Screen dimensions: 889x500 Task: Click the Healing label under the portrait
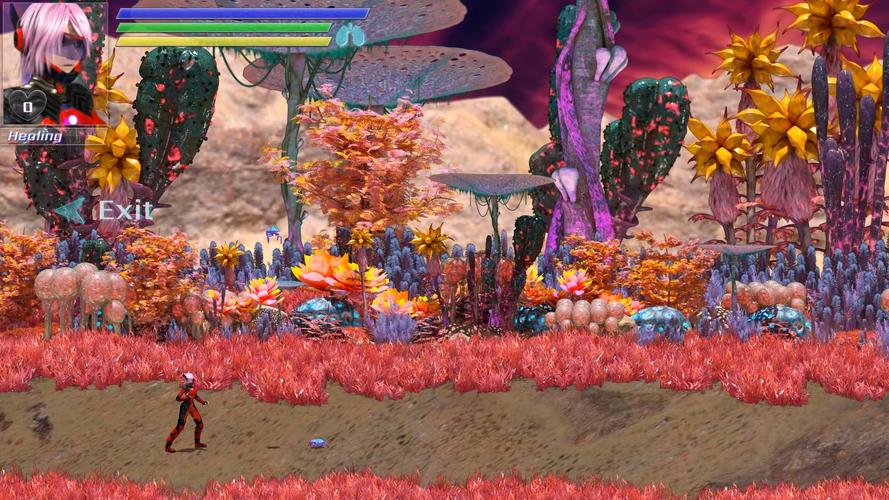[x=36, y=136]
